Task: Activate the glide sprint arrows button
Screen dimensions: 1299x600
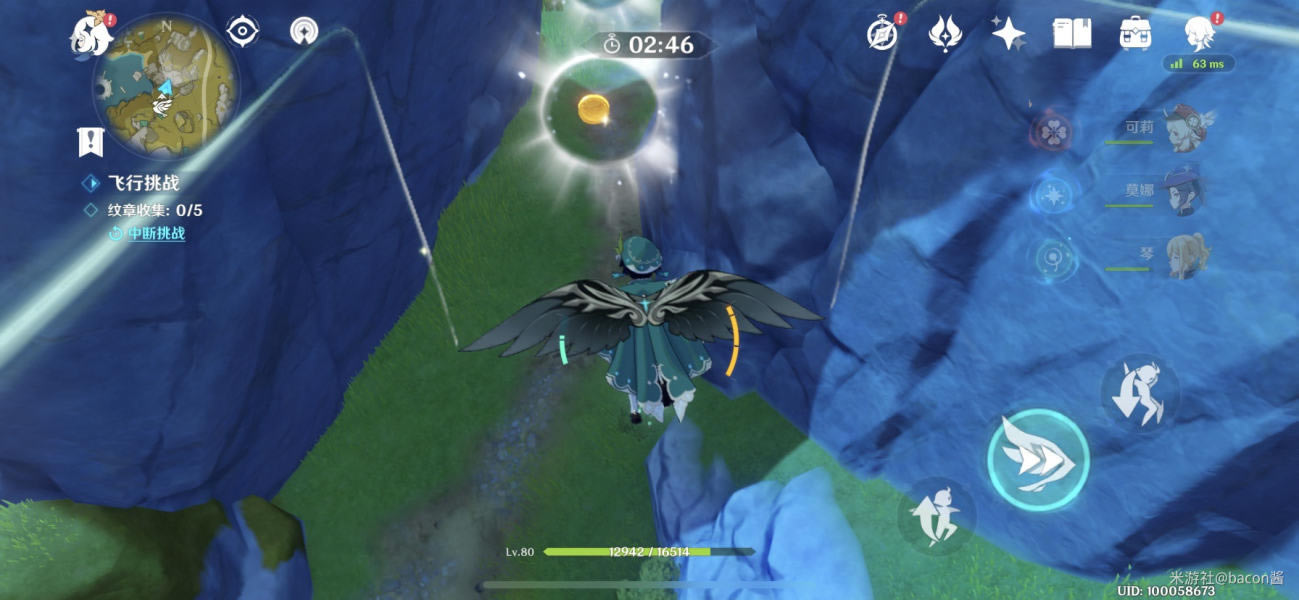Action: 1037,459
